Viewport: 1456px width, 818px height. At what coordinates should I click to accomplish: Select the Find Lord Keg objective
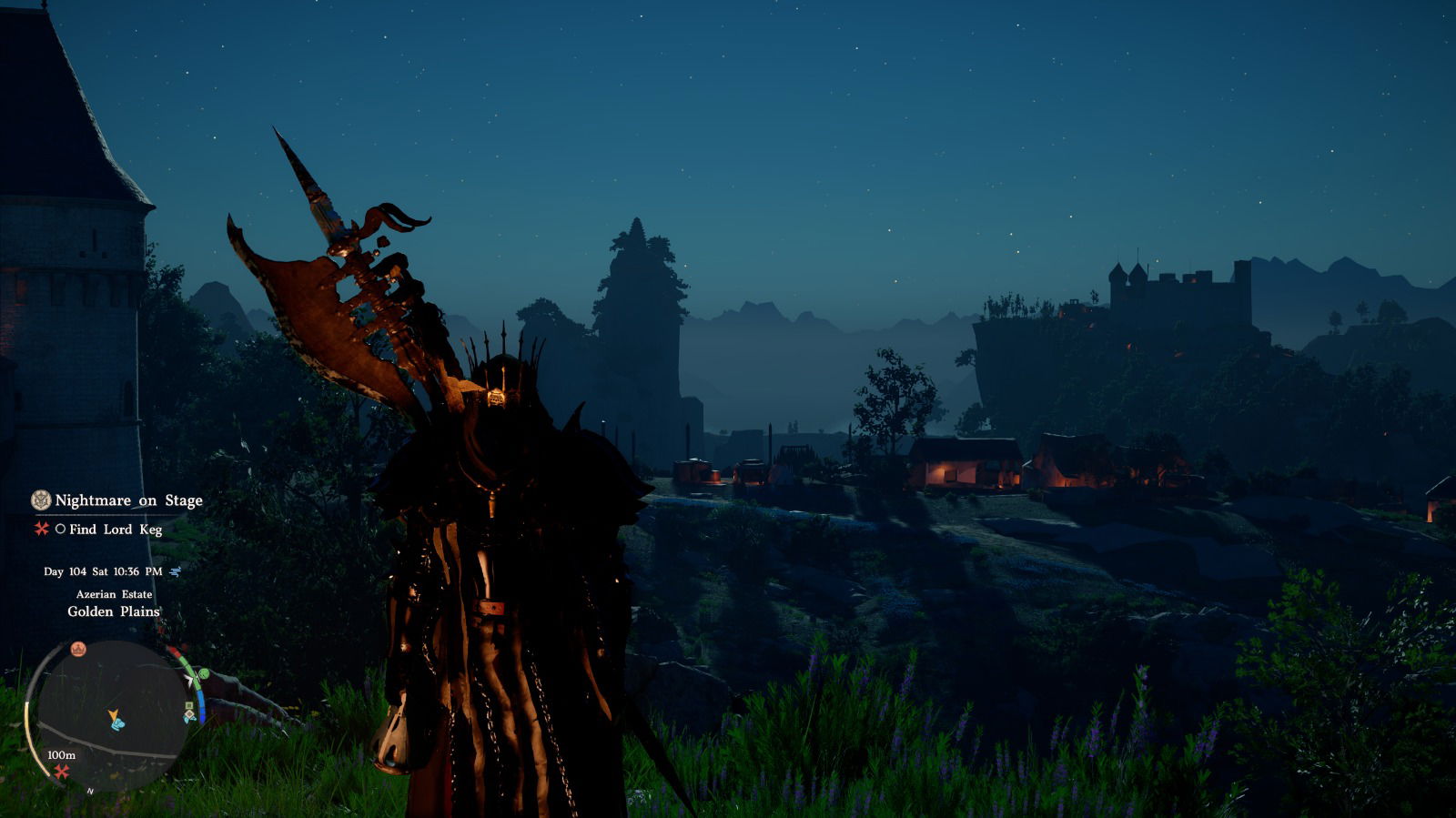115,530
